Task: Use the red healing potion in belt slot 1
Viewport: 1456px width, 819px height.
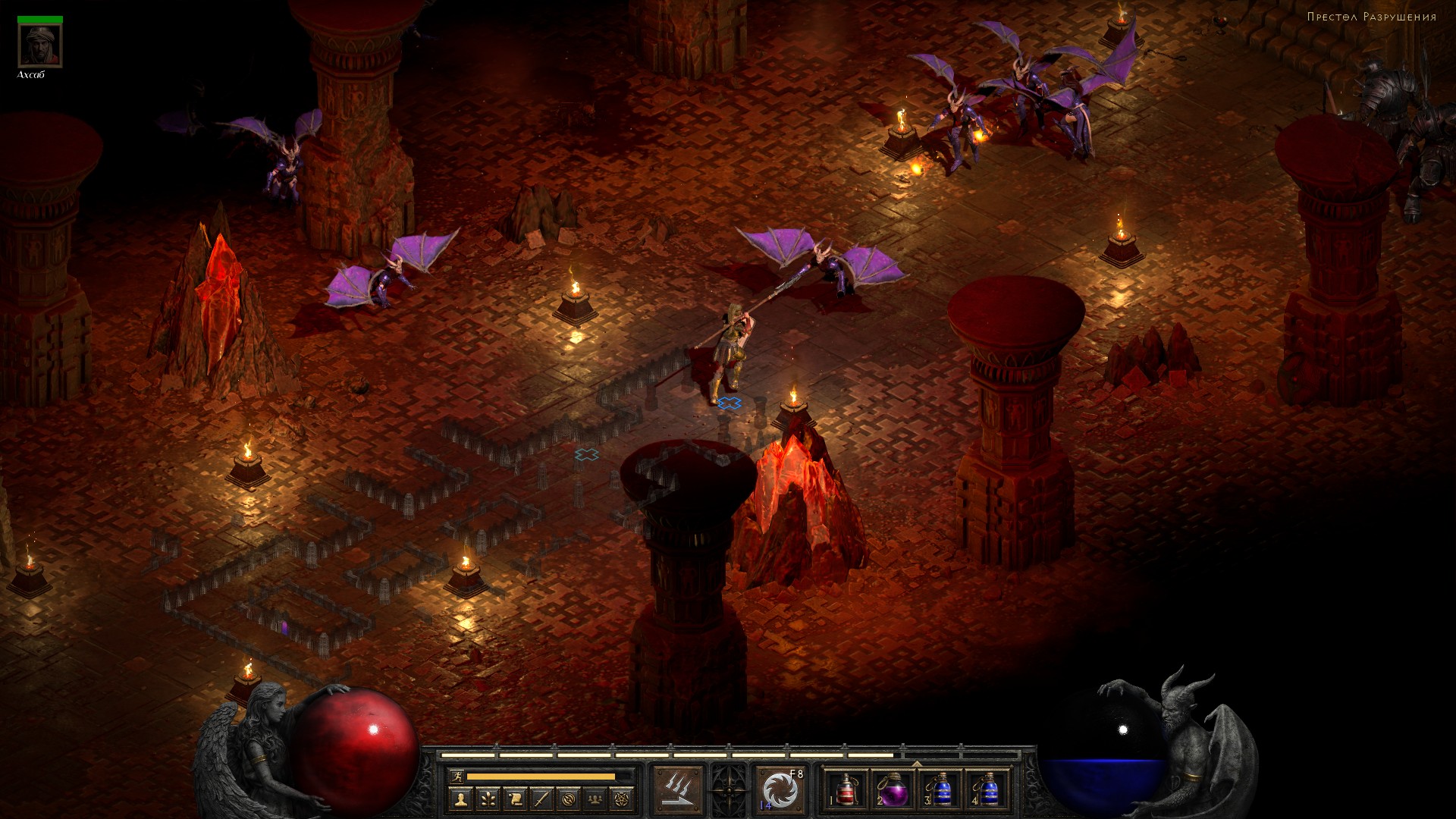Action: [845, 790]
